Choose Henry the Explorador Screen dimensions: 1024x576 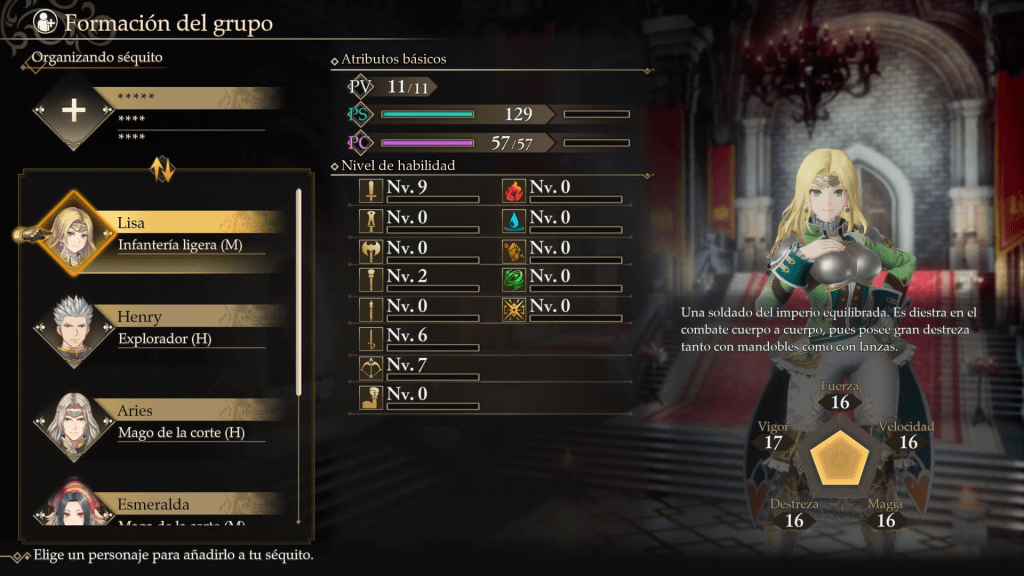(160, 328)
